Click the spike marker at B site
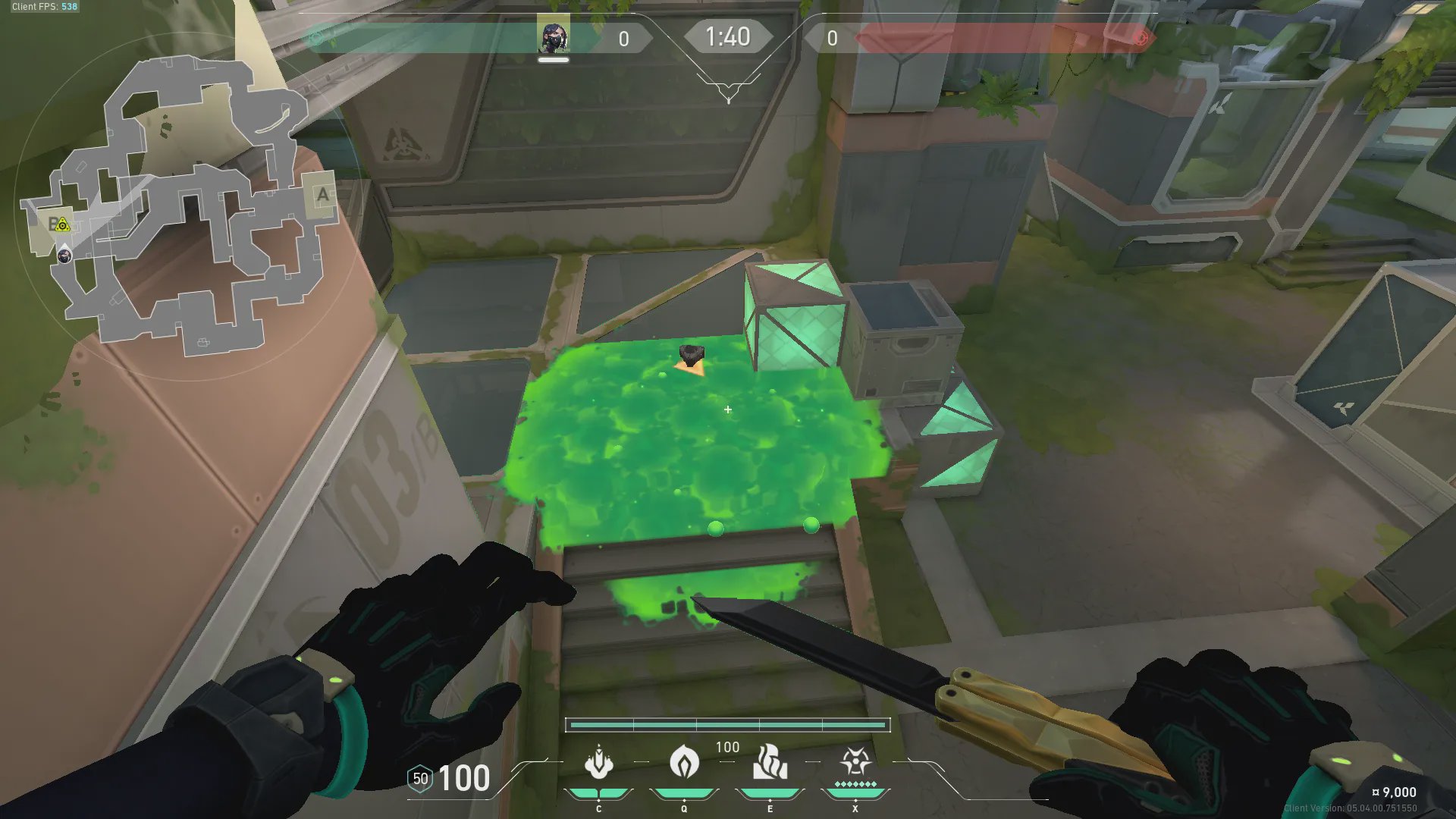This screenshot has width=1456, height=819. [63, 225]
